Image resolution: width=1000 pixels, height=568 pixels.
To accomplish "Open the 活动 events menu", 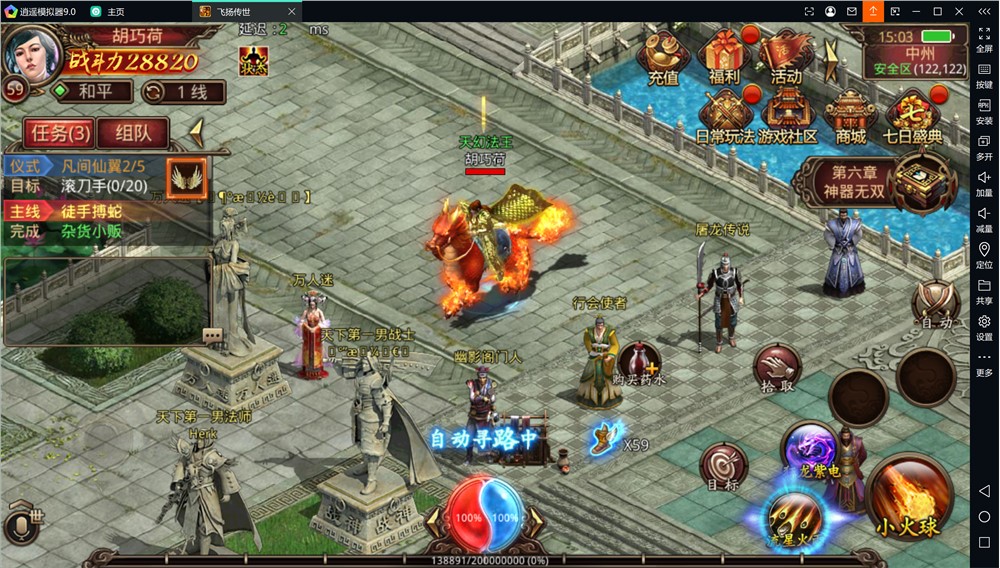I will pyautogui.click(x=786, y=57).
